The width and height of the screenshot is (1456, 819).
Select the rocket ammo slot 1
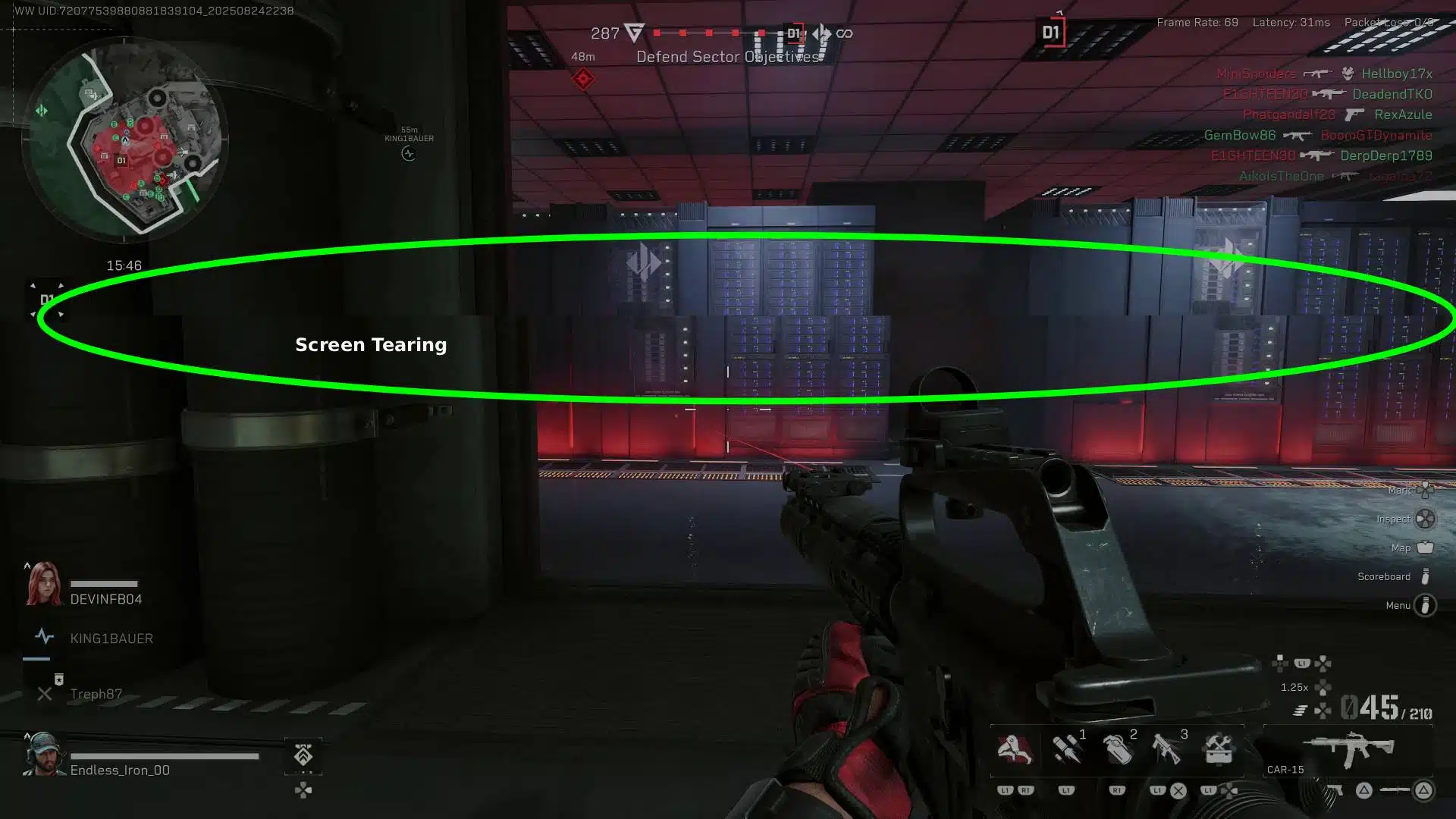[x=1068, y=748]
